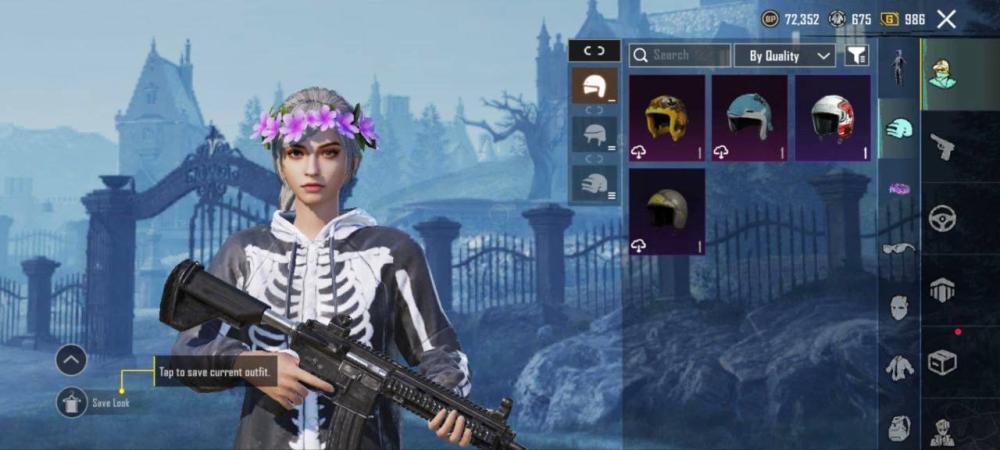This screenshot has height=450, width=1000.
Task: Type in the Search field
Action: (682, 55)
